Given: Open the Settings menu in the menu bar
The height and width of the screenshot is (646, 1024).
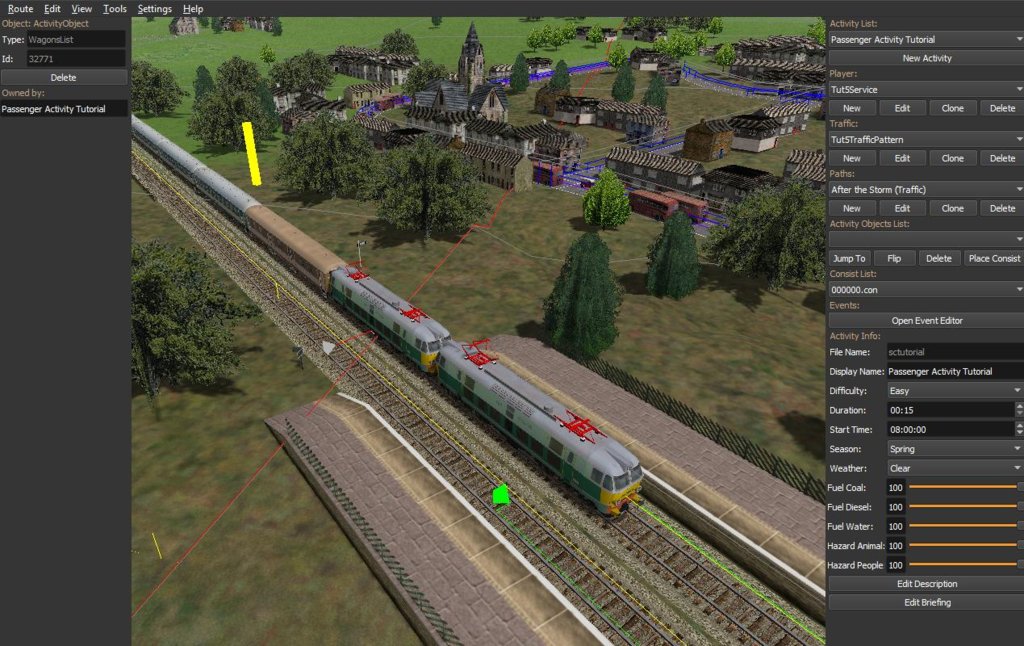Looking at the screenshot, I should pyautogui.click(x=154, y=9).
